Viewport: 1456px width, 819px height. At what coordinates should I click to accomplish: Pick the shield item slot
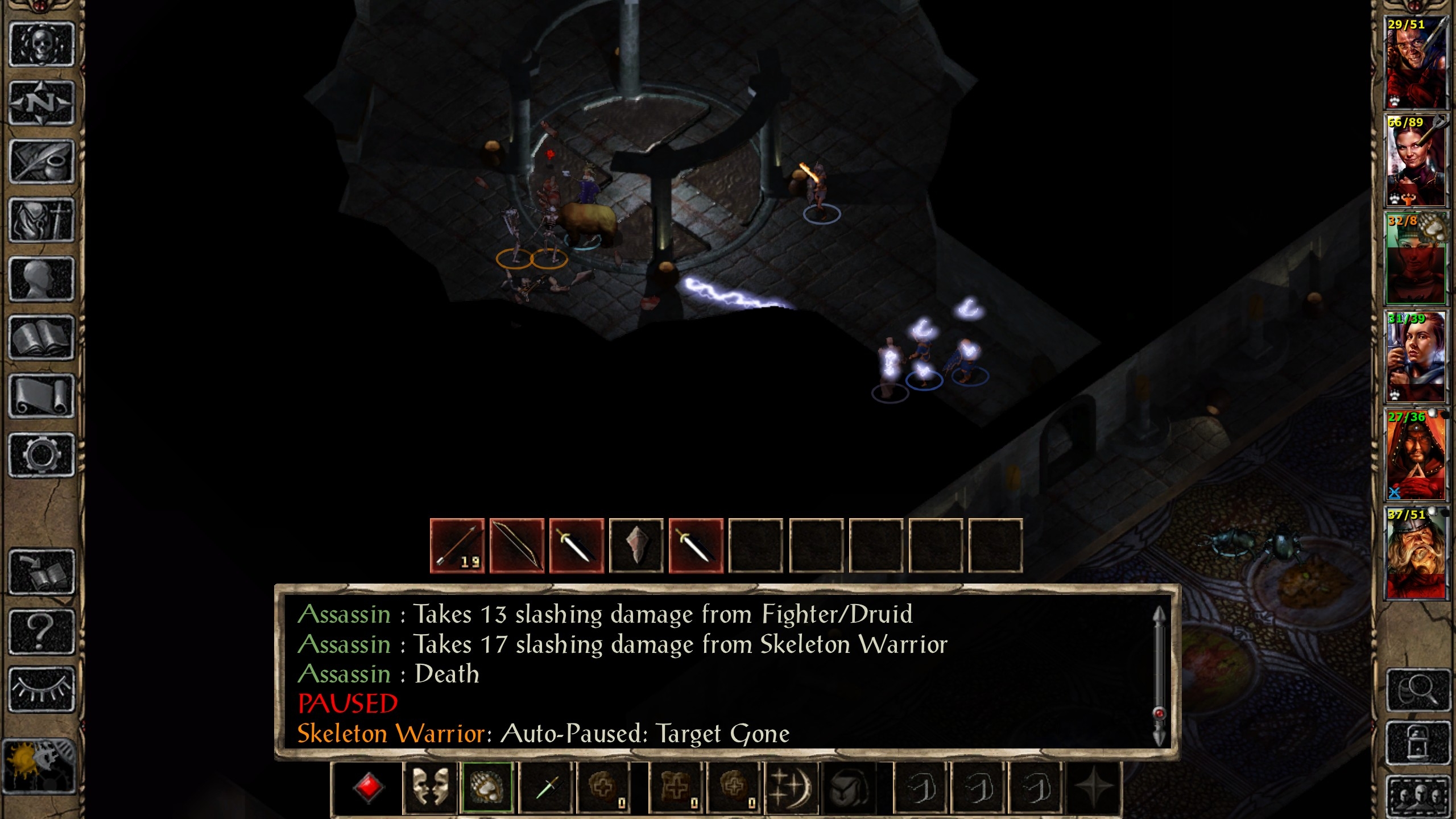[x=636, y=545]
